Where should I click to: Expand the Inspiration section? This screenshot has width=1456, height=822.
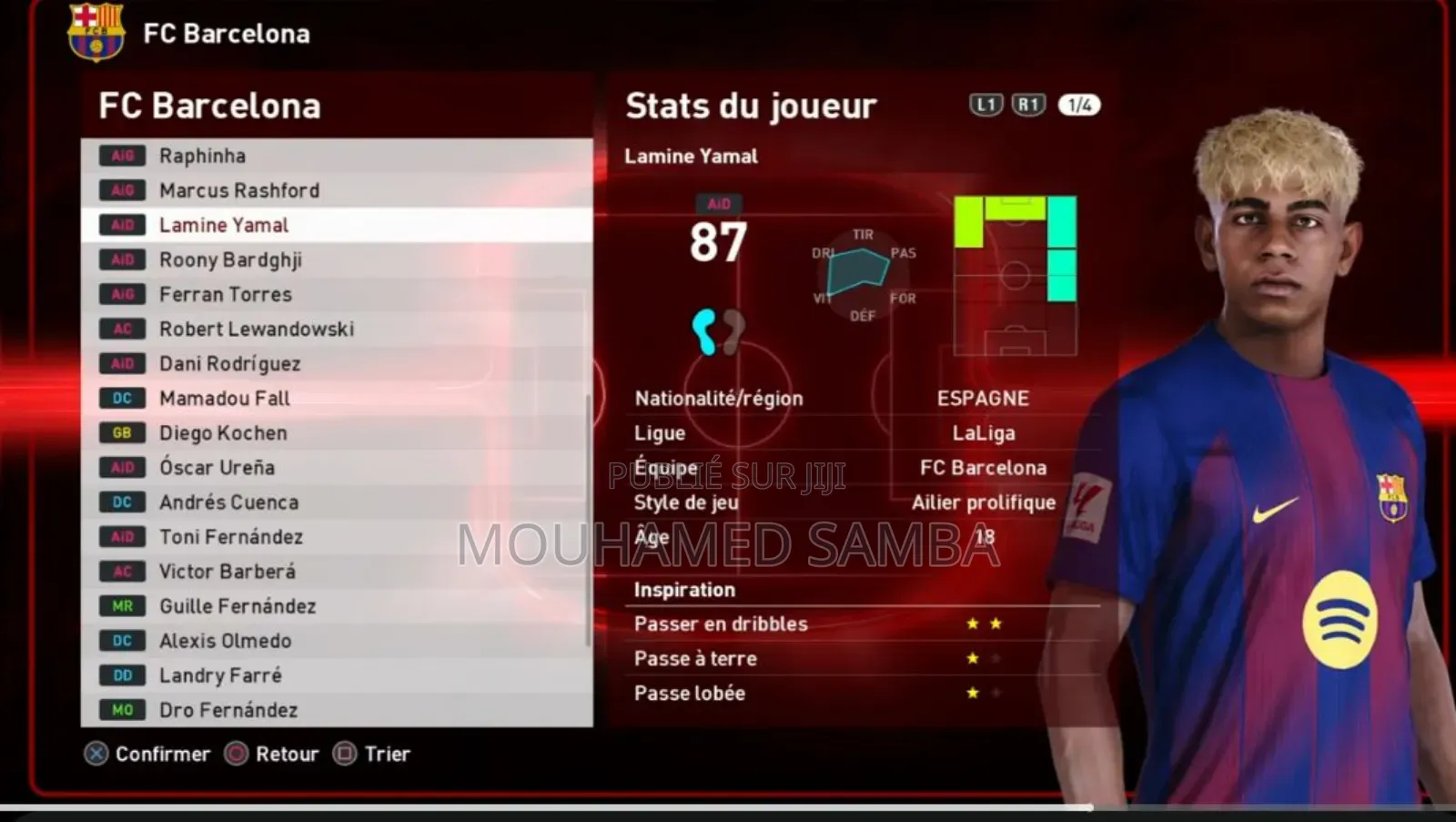tap(684, 589)
